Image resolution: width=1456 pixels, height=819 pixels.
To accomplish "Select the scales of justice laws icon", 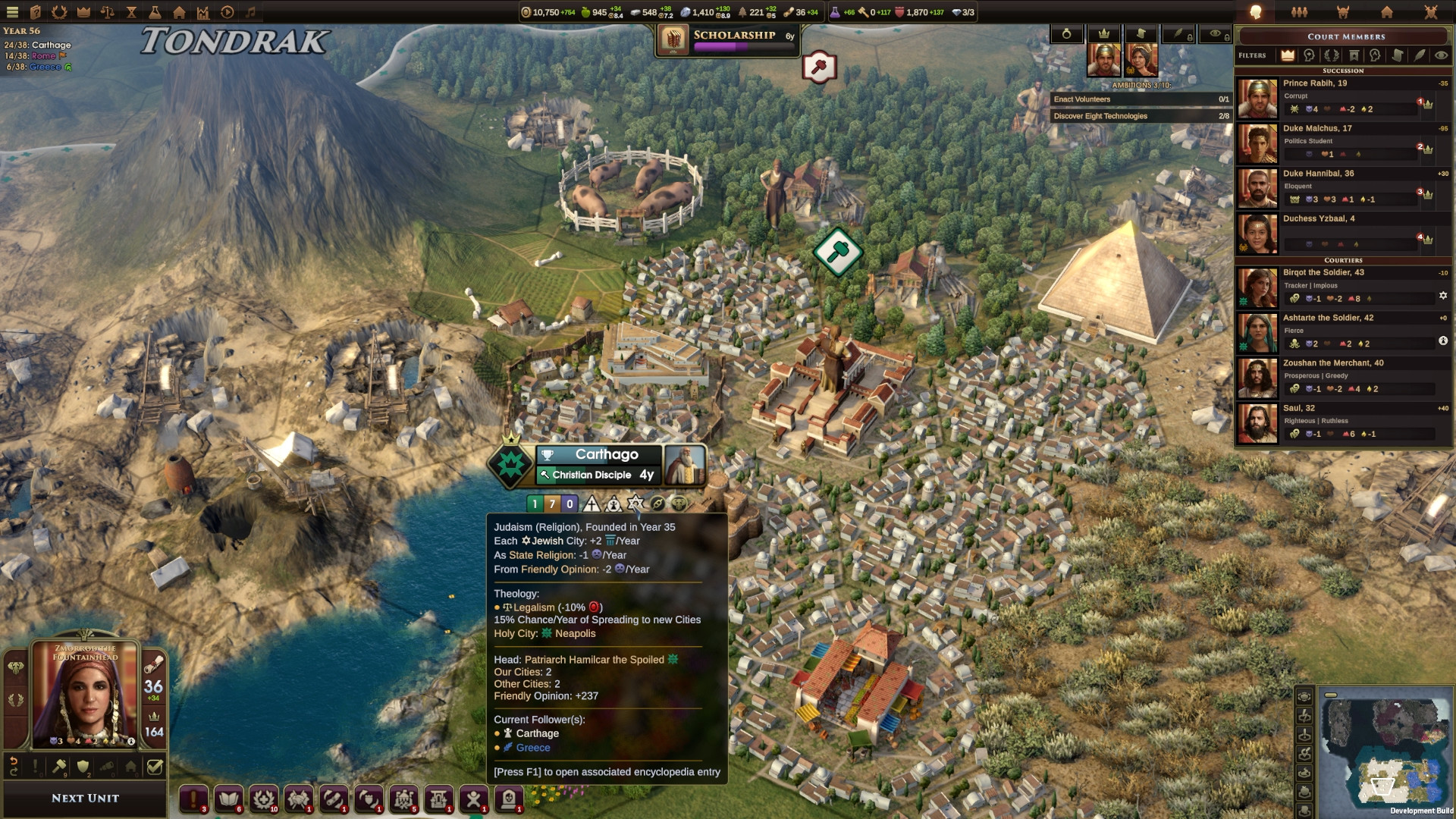I will point(107,12).
